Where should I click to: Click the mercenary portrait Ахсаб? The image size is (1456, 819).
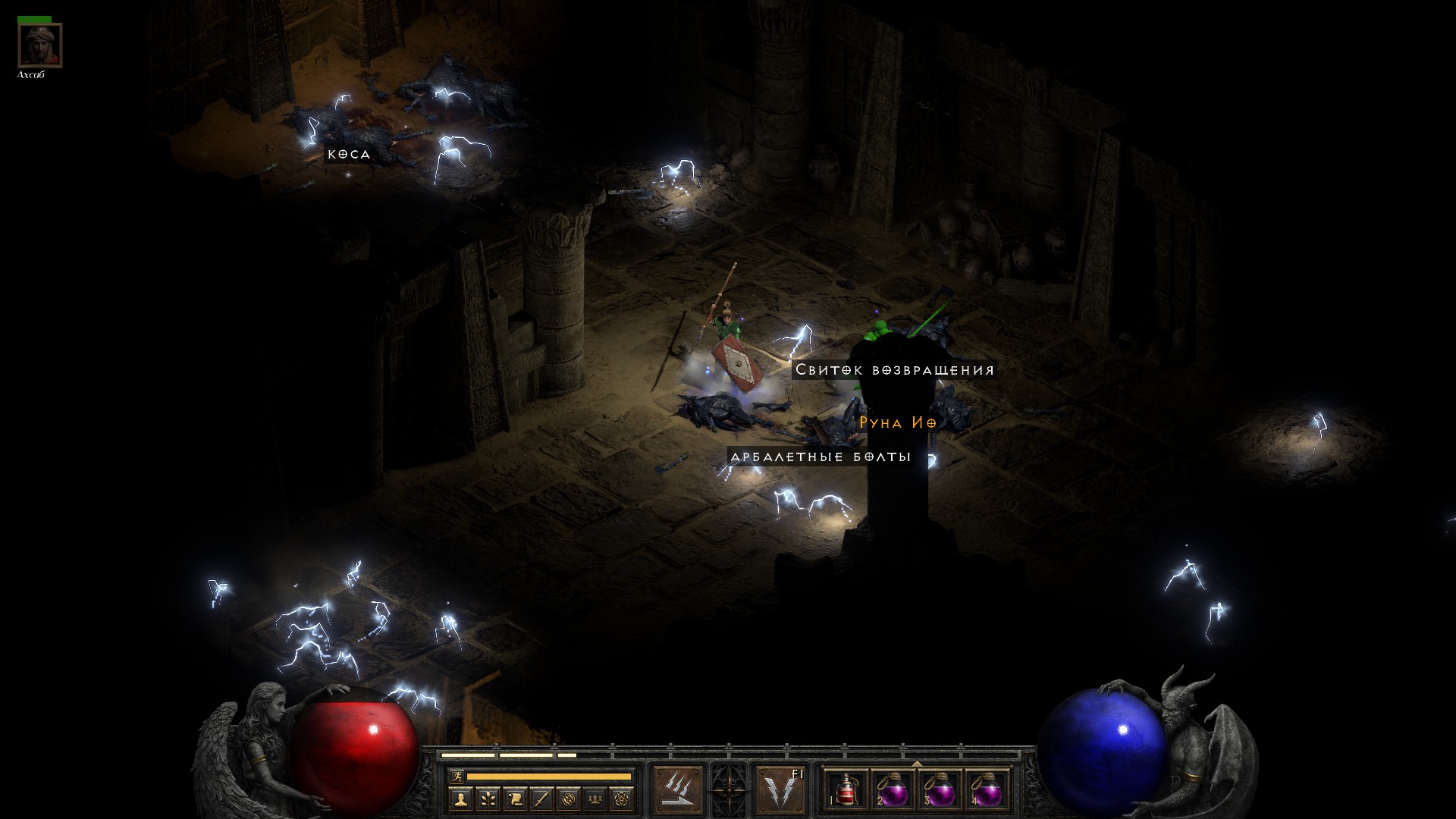[x=40, y=46]
